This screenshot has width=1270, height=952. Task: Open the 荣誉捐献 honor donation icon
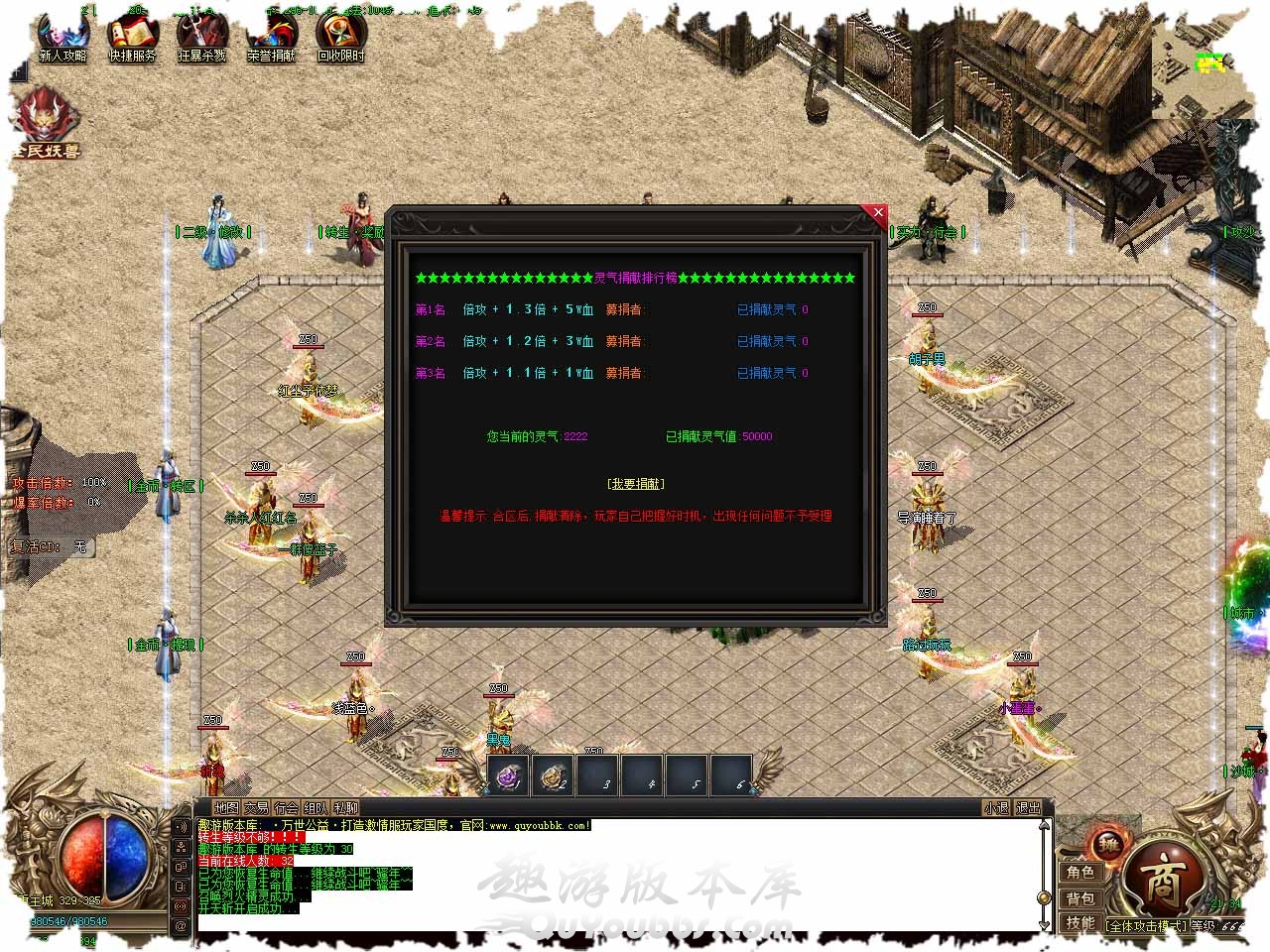(272, 38)
